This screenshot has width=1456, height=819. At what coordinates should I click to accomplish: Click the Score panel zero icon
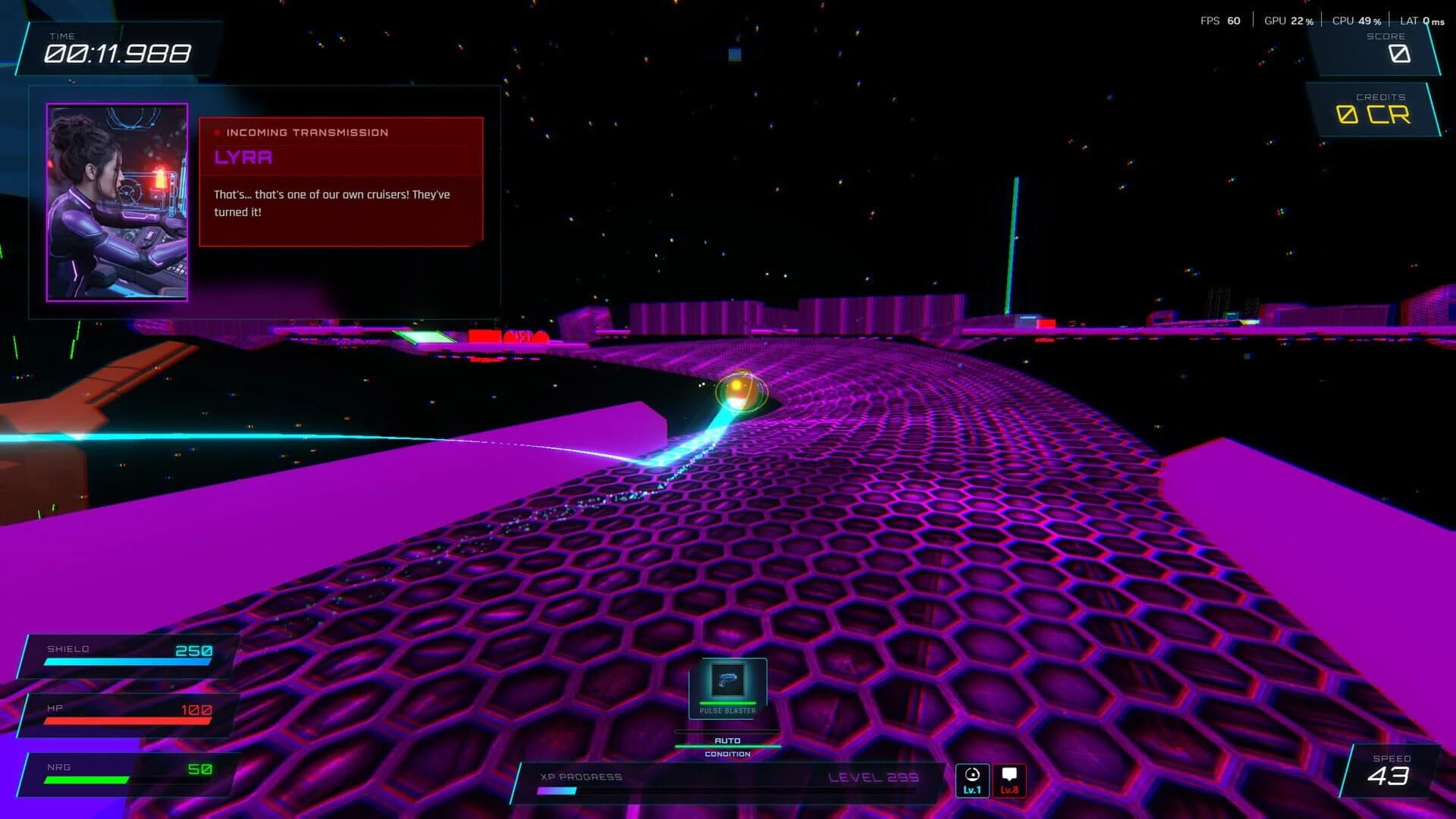1399,54
